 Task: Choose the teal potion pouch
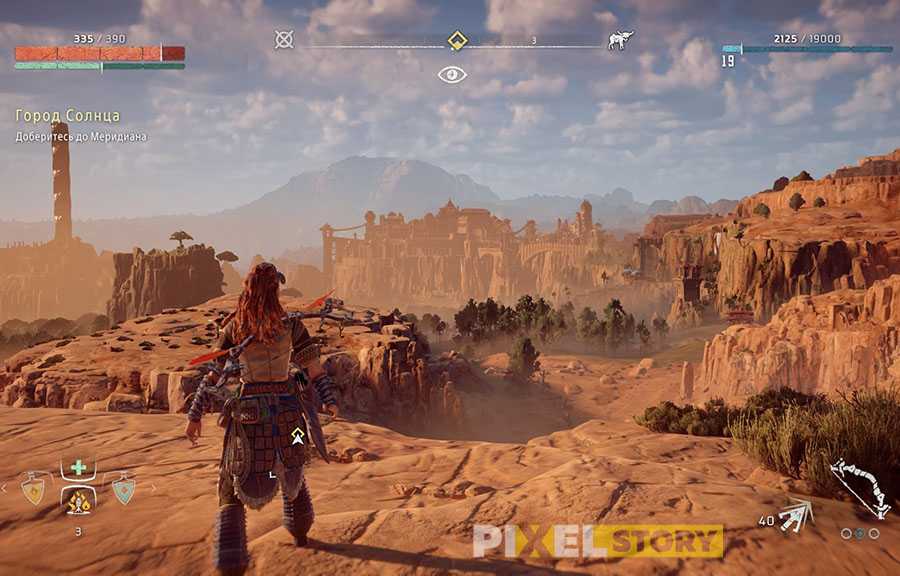pyautogui.click(x=123, y=489)
